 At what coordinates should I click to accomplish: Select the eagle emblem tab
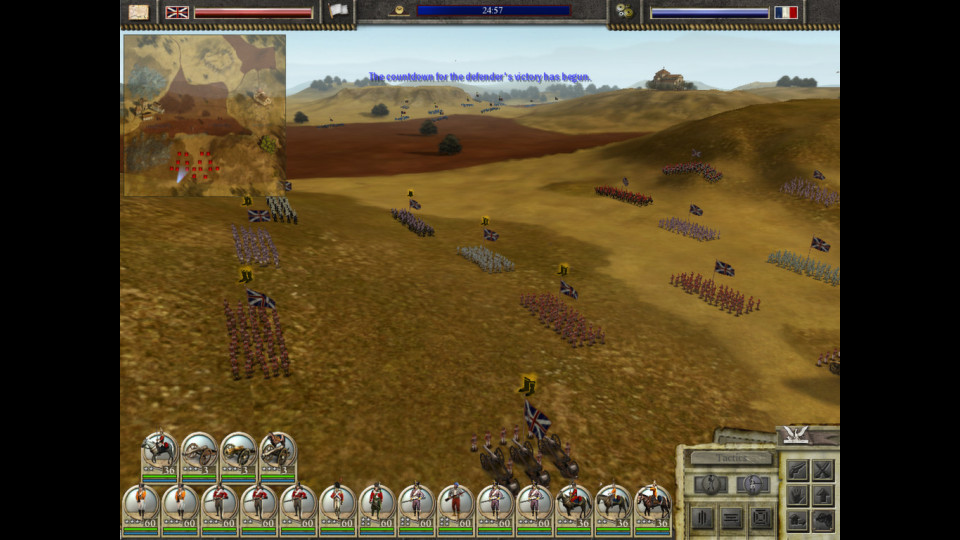(x=797, y=434)
